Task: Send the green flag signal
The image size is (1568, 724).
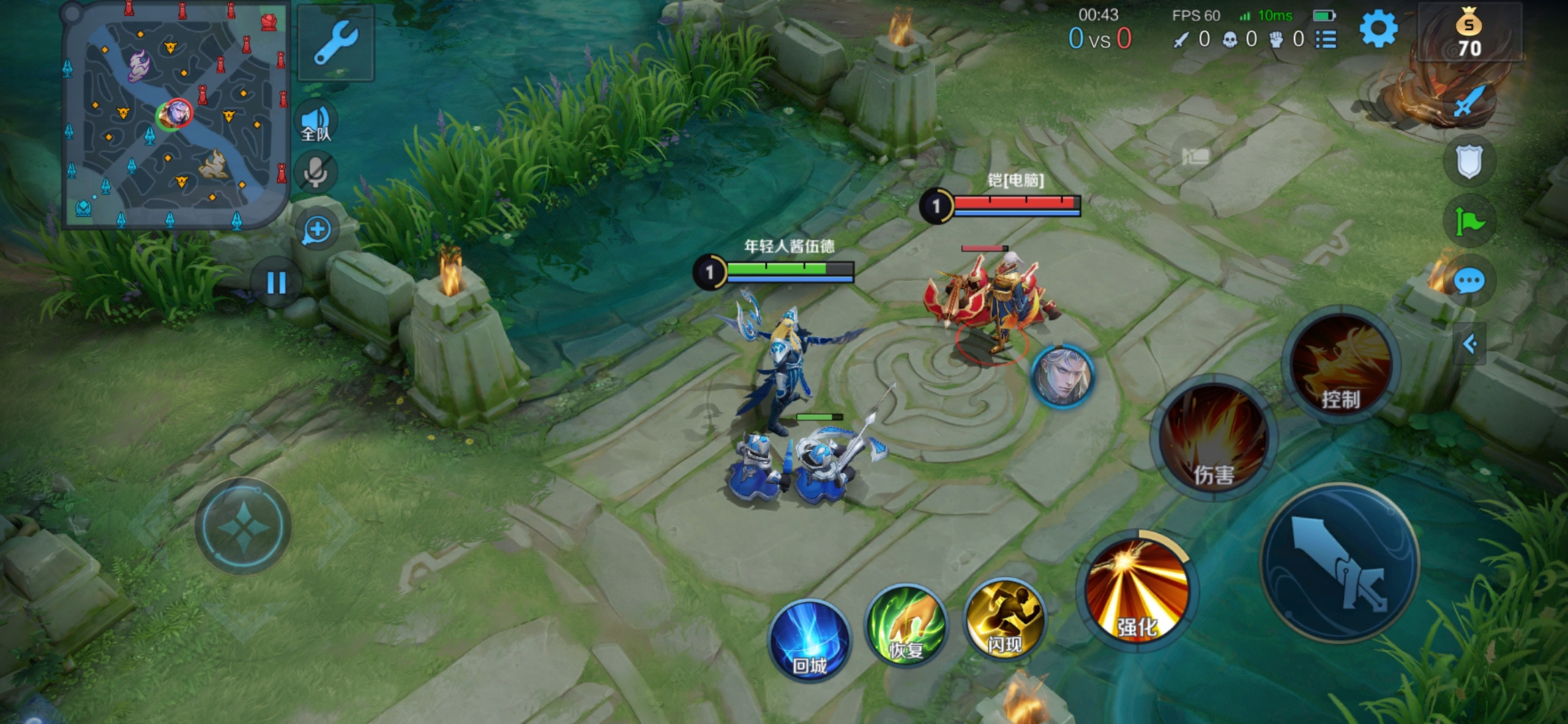Action: (1470, 221)
